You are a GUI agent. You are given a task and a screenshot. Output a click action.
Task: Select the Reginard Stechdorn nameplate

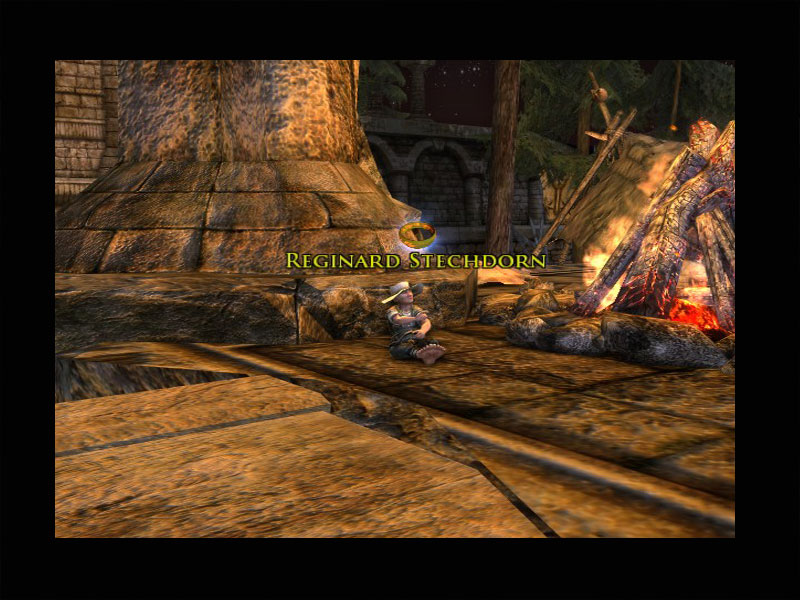(x=416, y=261)
